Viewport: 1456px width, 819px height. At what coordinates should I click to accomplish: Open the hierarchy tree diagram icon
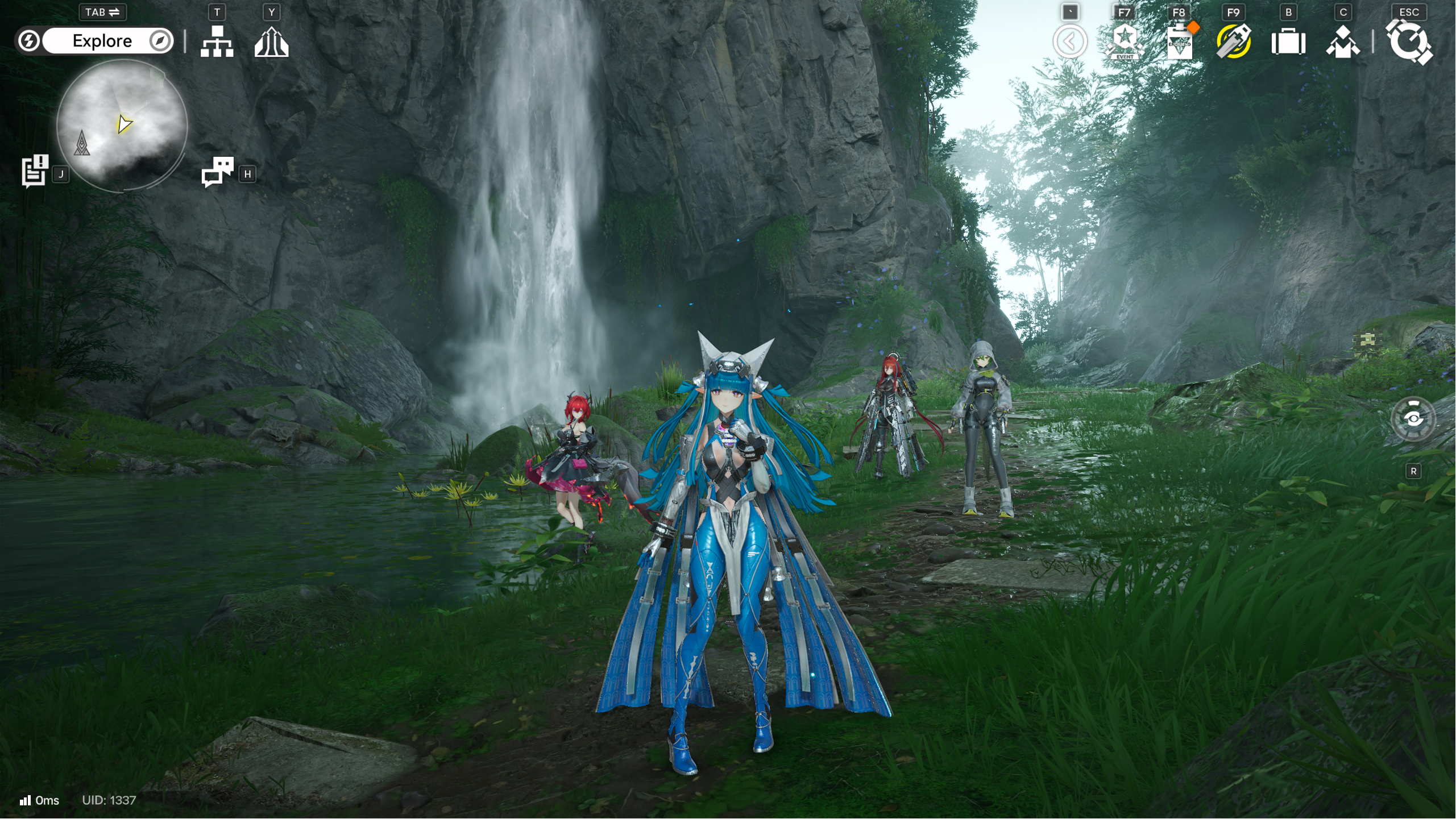click(x=217, y=41)
